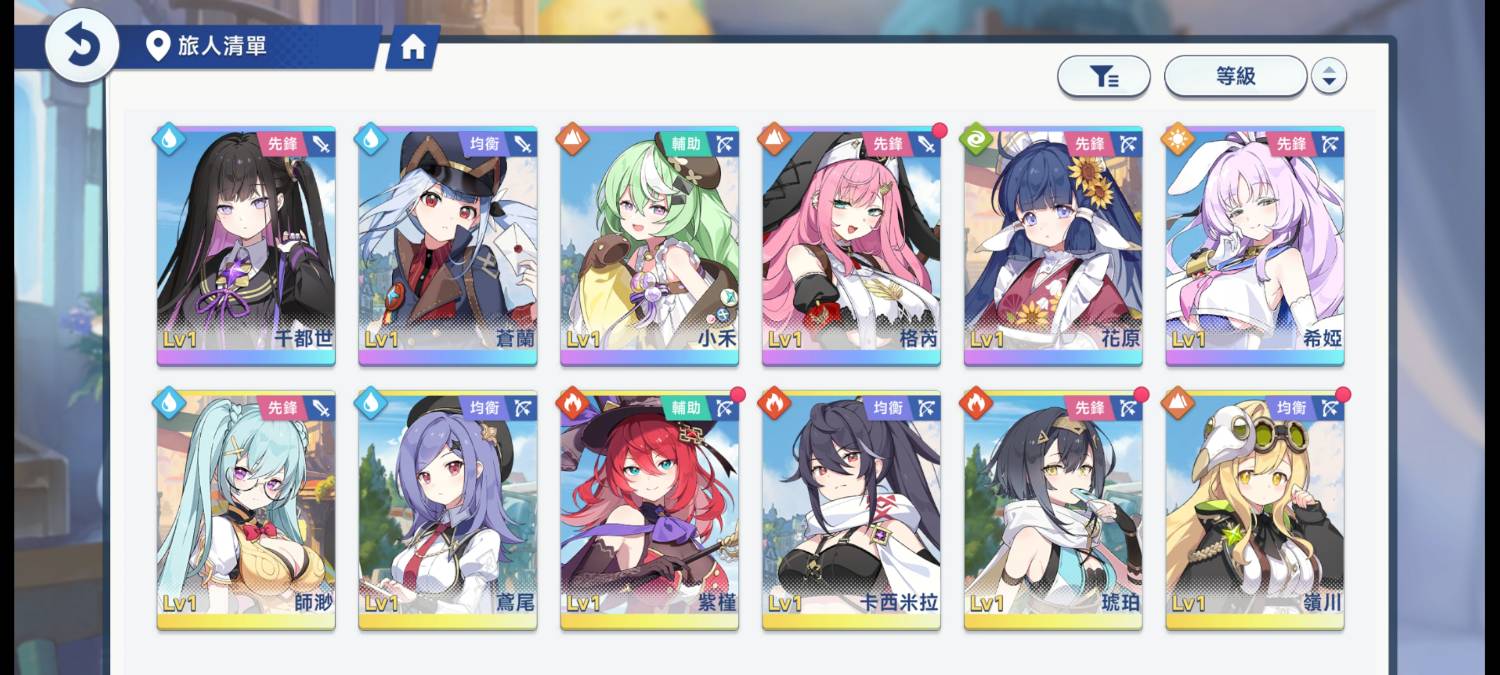Open the 格芮 character card

(x=851, y=246)
